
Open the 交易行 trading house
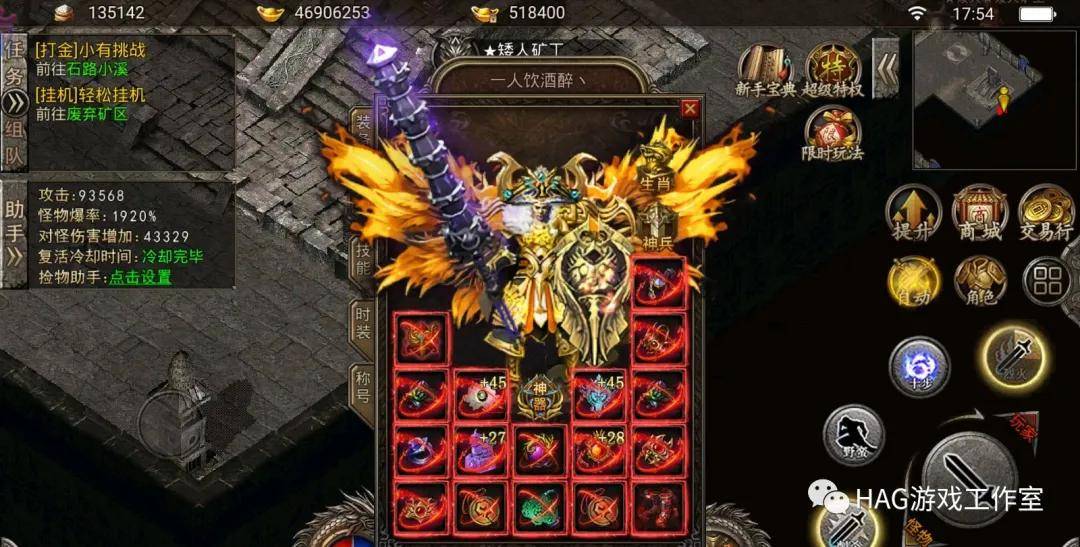point(1046,211)
